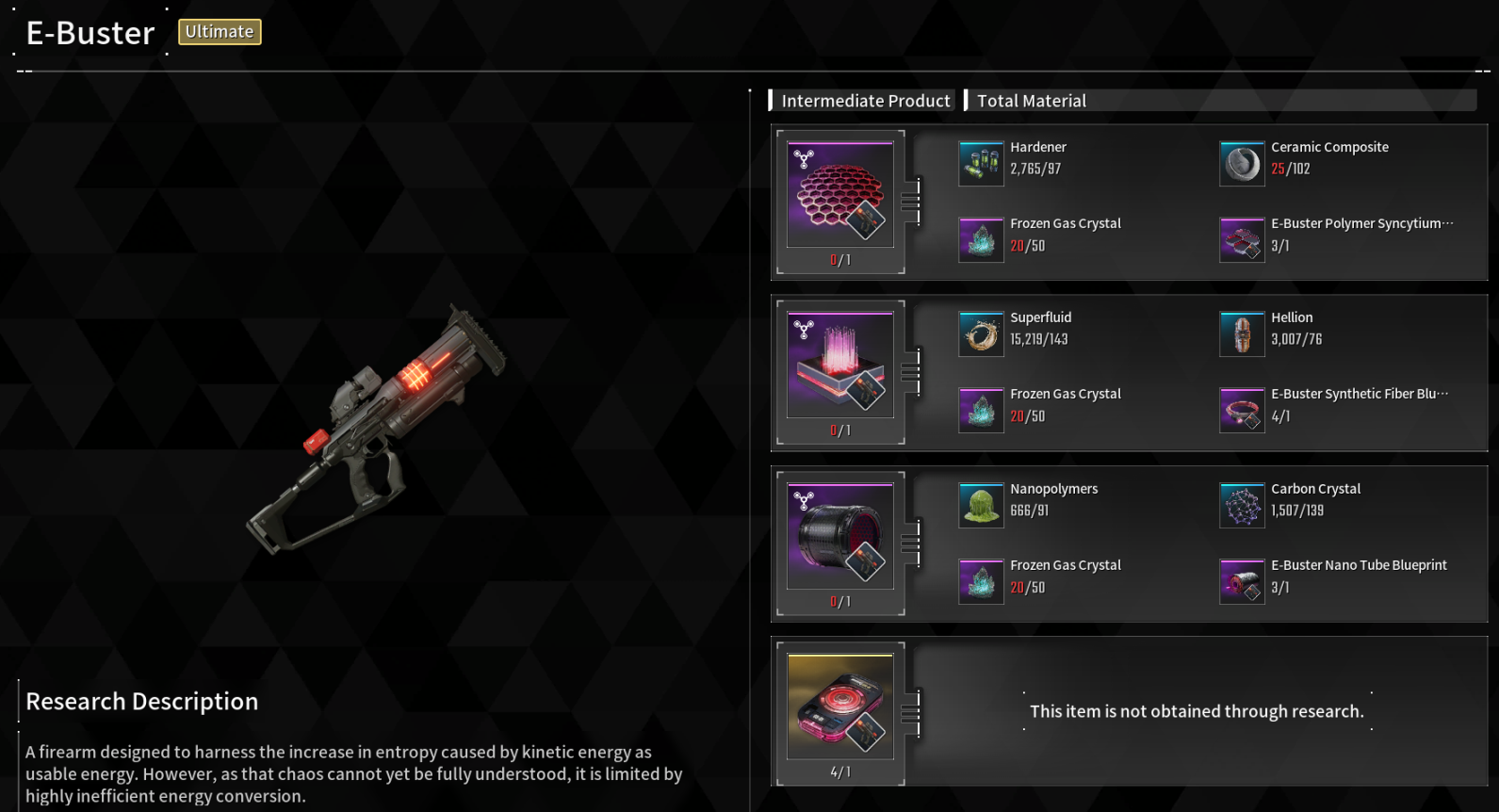Open the Hellion material icon
Viewport: 1499px width, 812px height.
point(1242,334)
